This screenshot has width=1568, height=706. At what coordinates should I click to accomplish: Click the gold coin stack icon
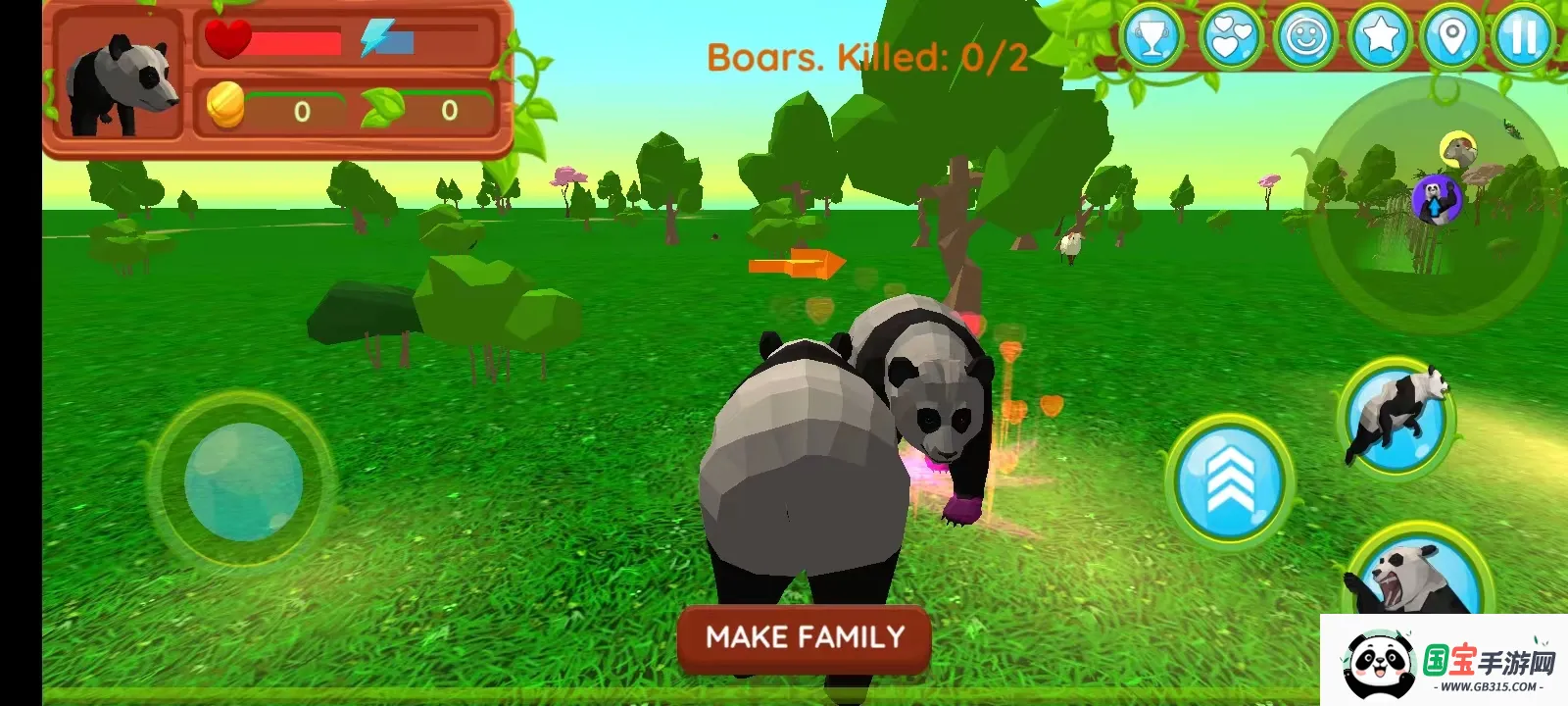pyautogui.click(x=226, y=106)
